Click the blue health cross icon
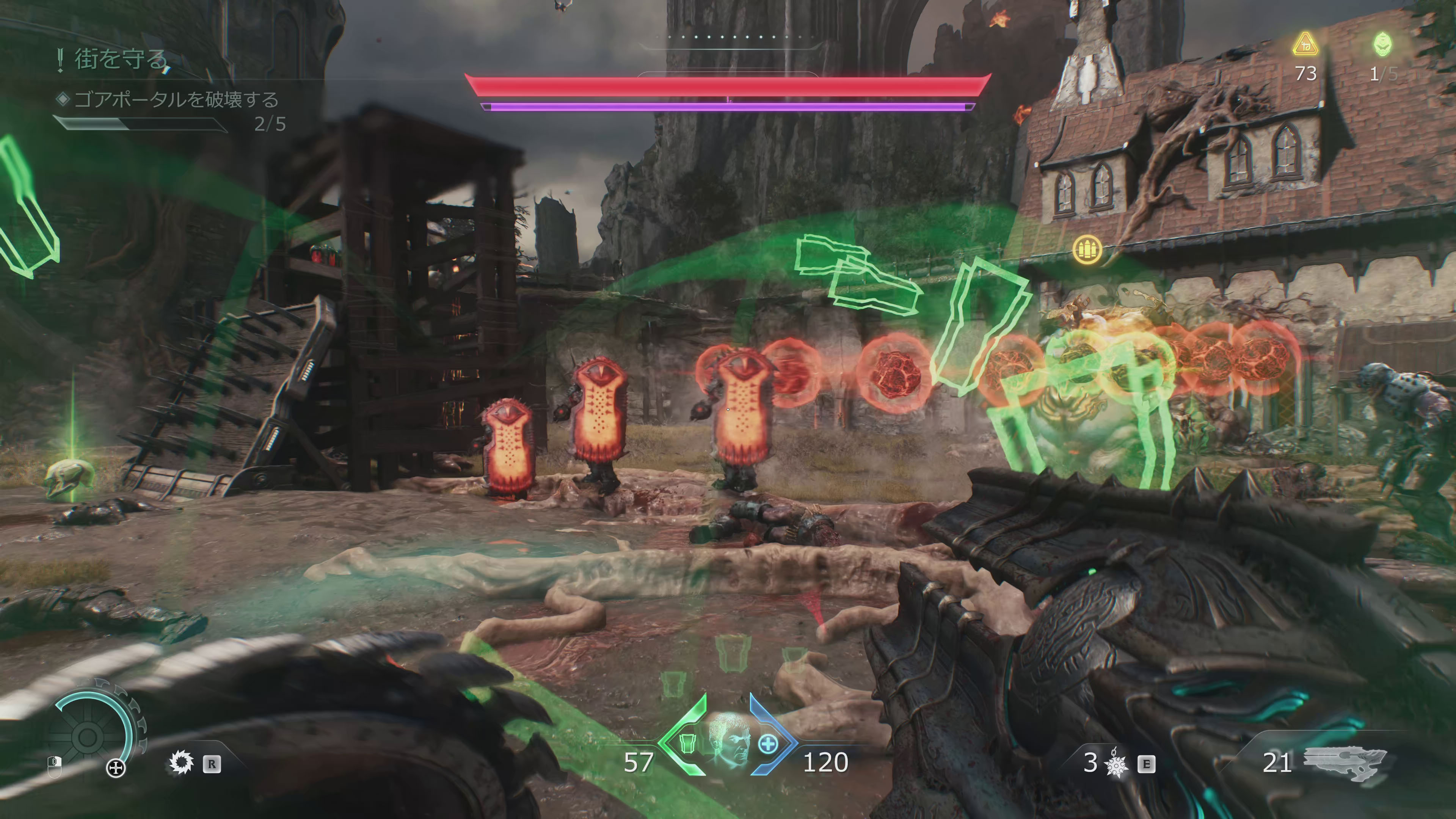1456x819 pixels. pyautogui.click(x=767, y=744)
